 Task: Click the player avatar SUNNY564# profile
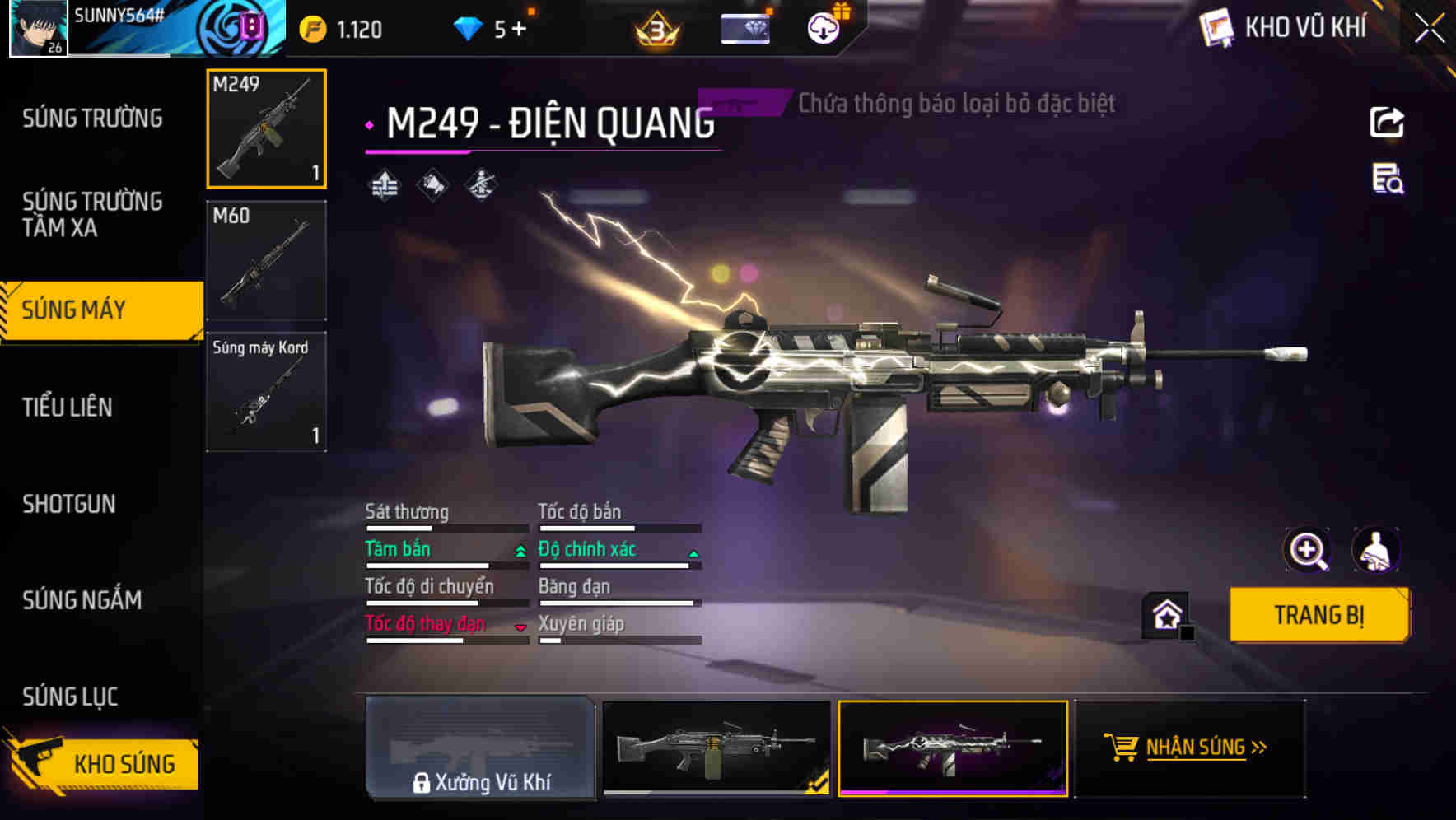pos(38,27)
